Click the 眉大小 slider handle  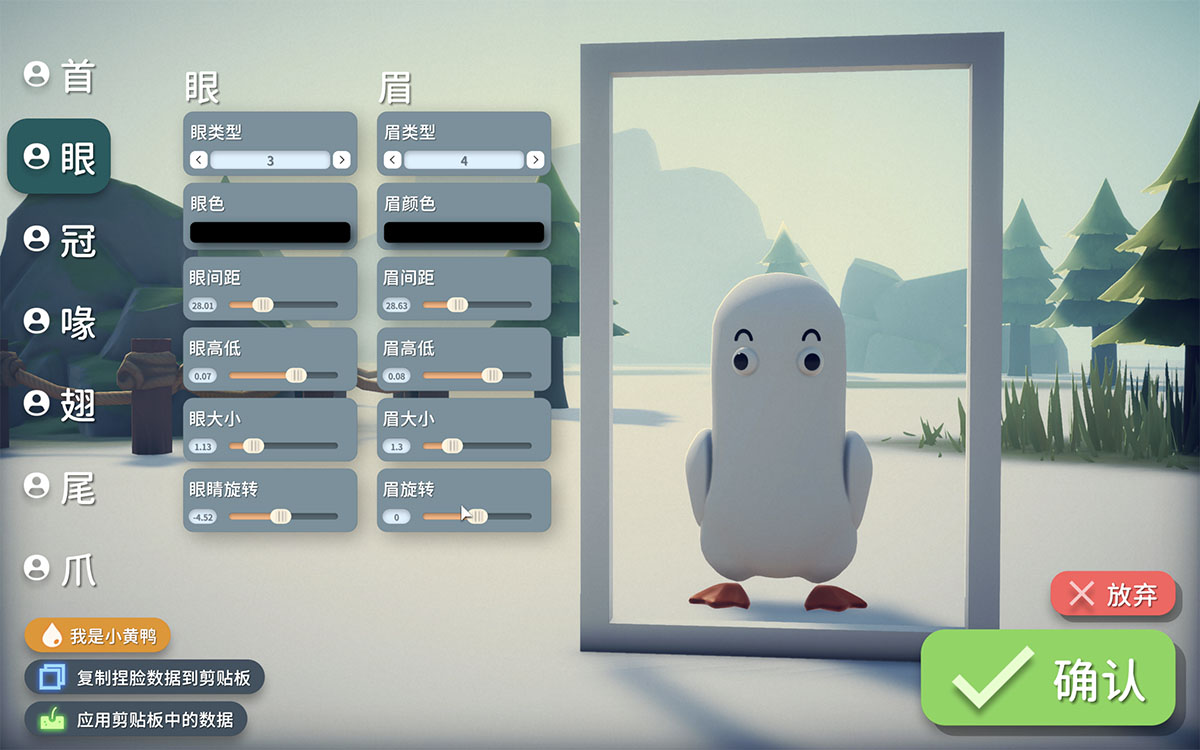coord(452,446)
